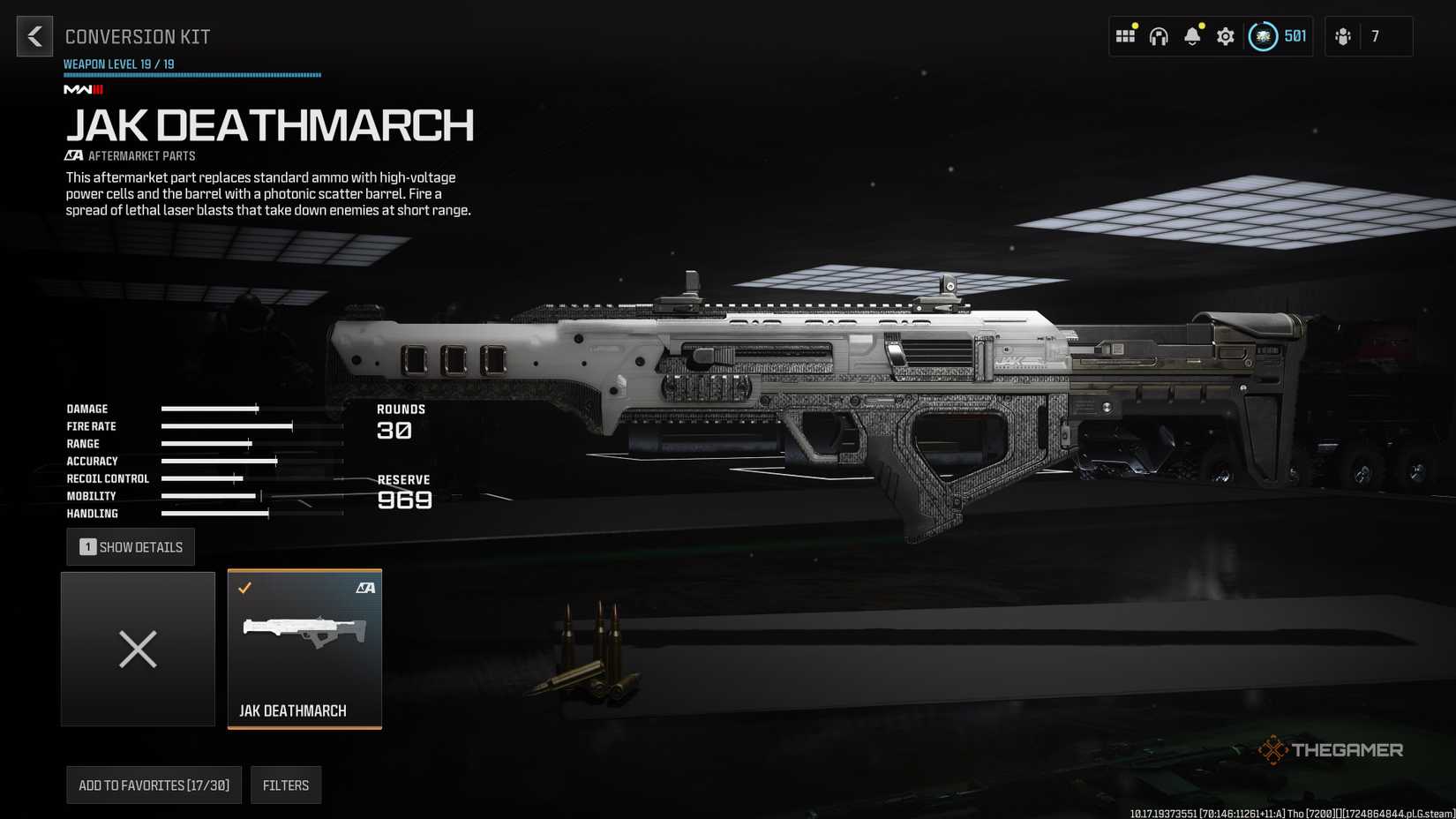The height and width of the screenshot is (819, 1456).
Task: Open the grid menu icon
Action: click(x=1125, y=36)
